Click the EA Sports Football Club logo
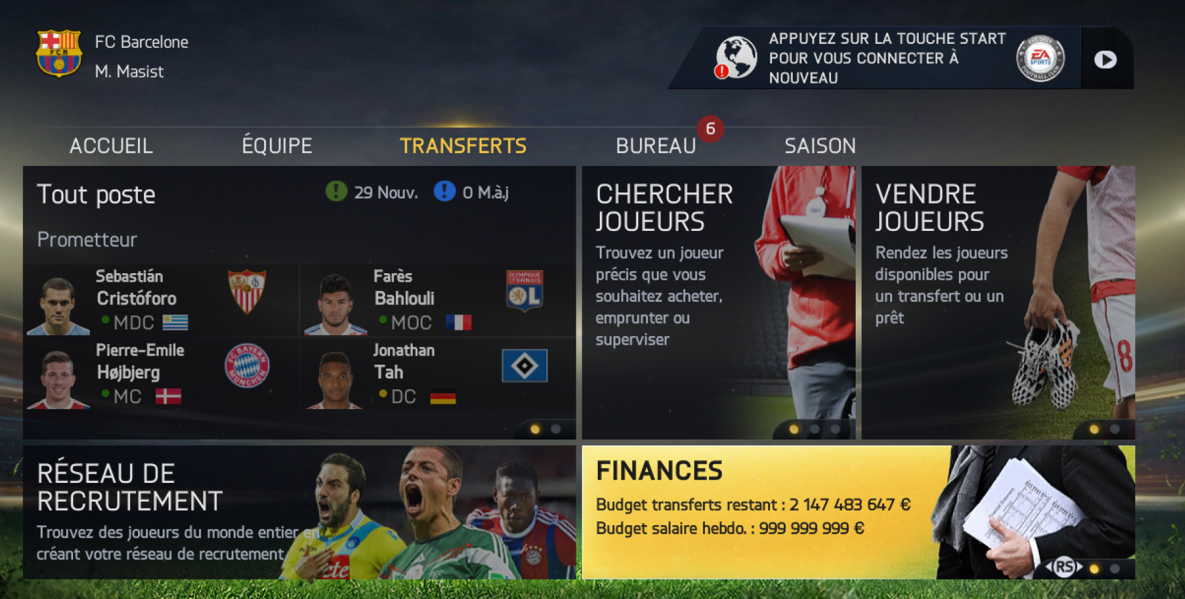 [x=1040, y=59]
